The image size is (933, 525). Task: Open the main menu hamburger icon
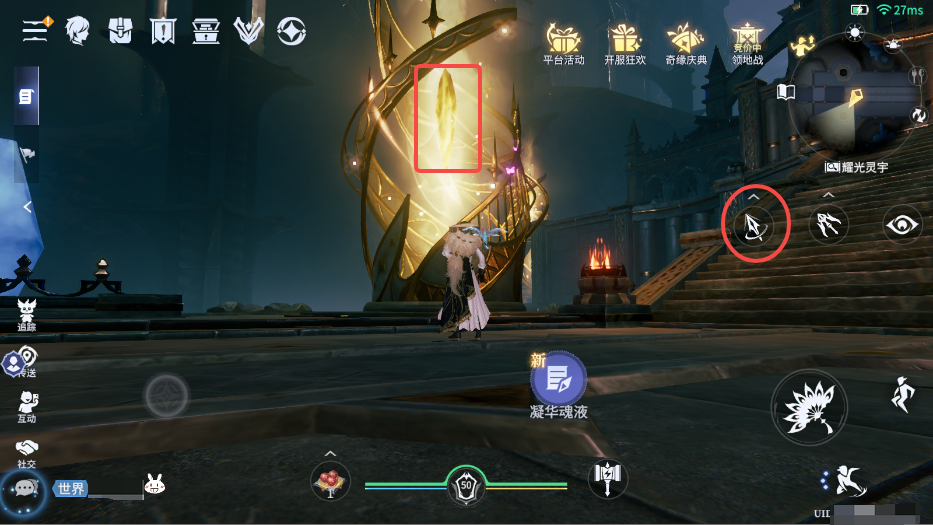36,30
